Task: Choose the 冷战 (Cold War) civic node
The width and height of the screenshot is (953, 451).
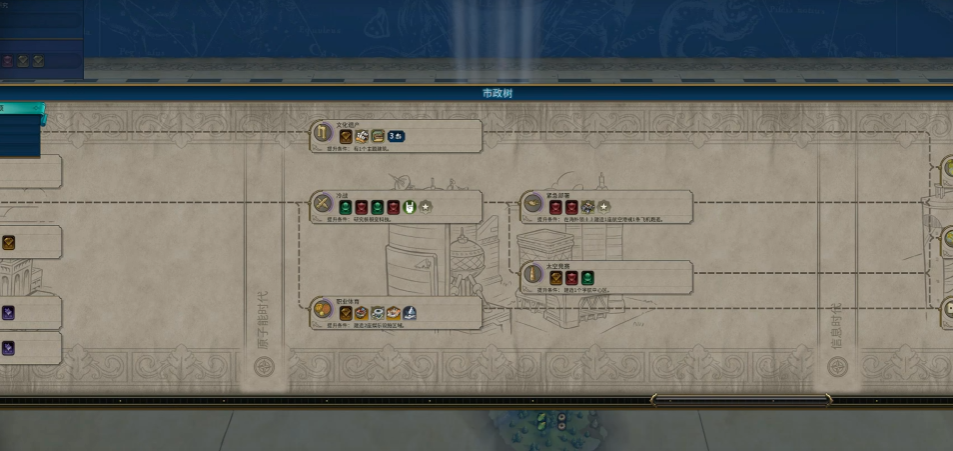Action: coord(396,206)
